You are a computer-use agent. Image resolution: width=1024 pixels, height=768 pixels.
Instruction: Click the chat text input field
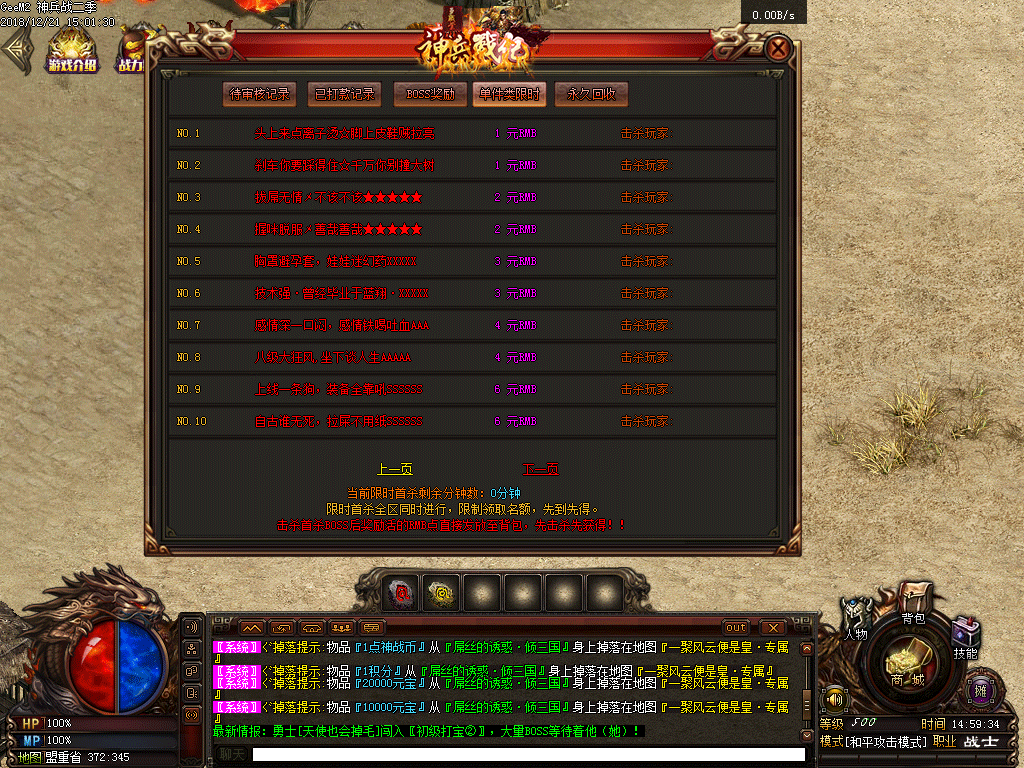(528, 755)
